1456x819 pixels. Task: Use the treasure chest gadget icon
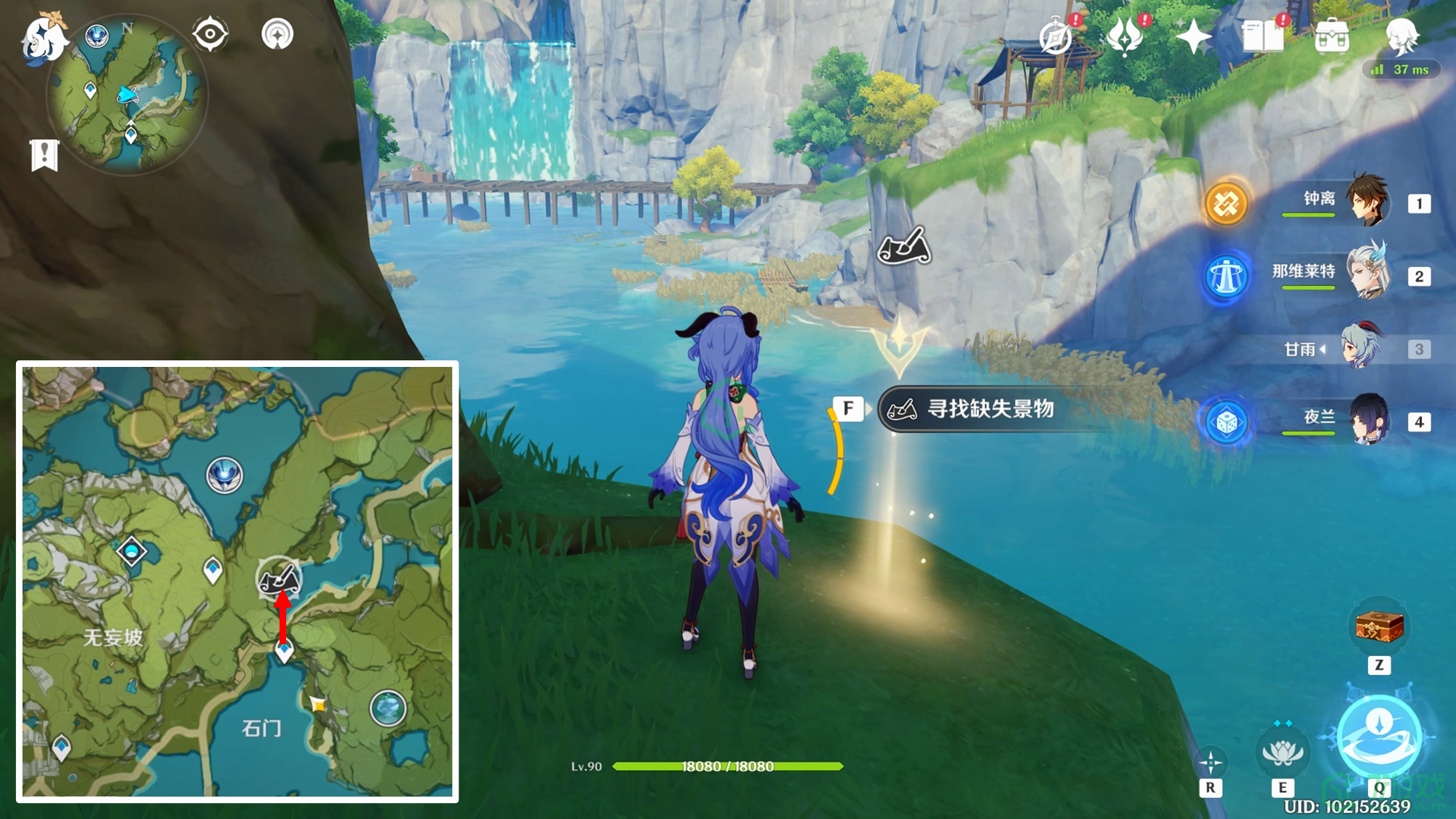click(1379, 627)
